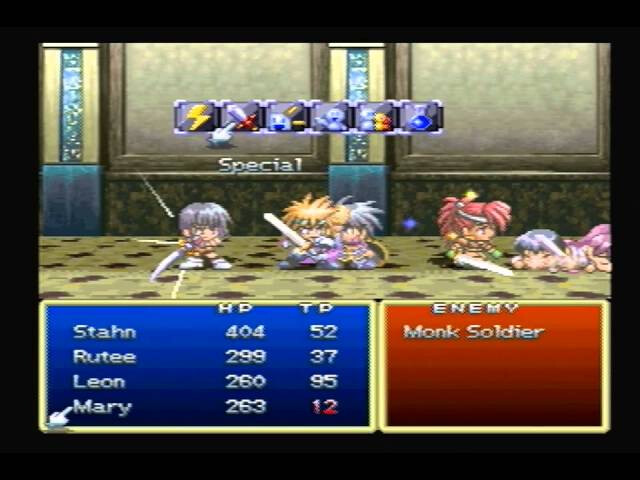Select the lightning bolt command icon

pyautogui.click(x=195, y=117)
